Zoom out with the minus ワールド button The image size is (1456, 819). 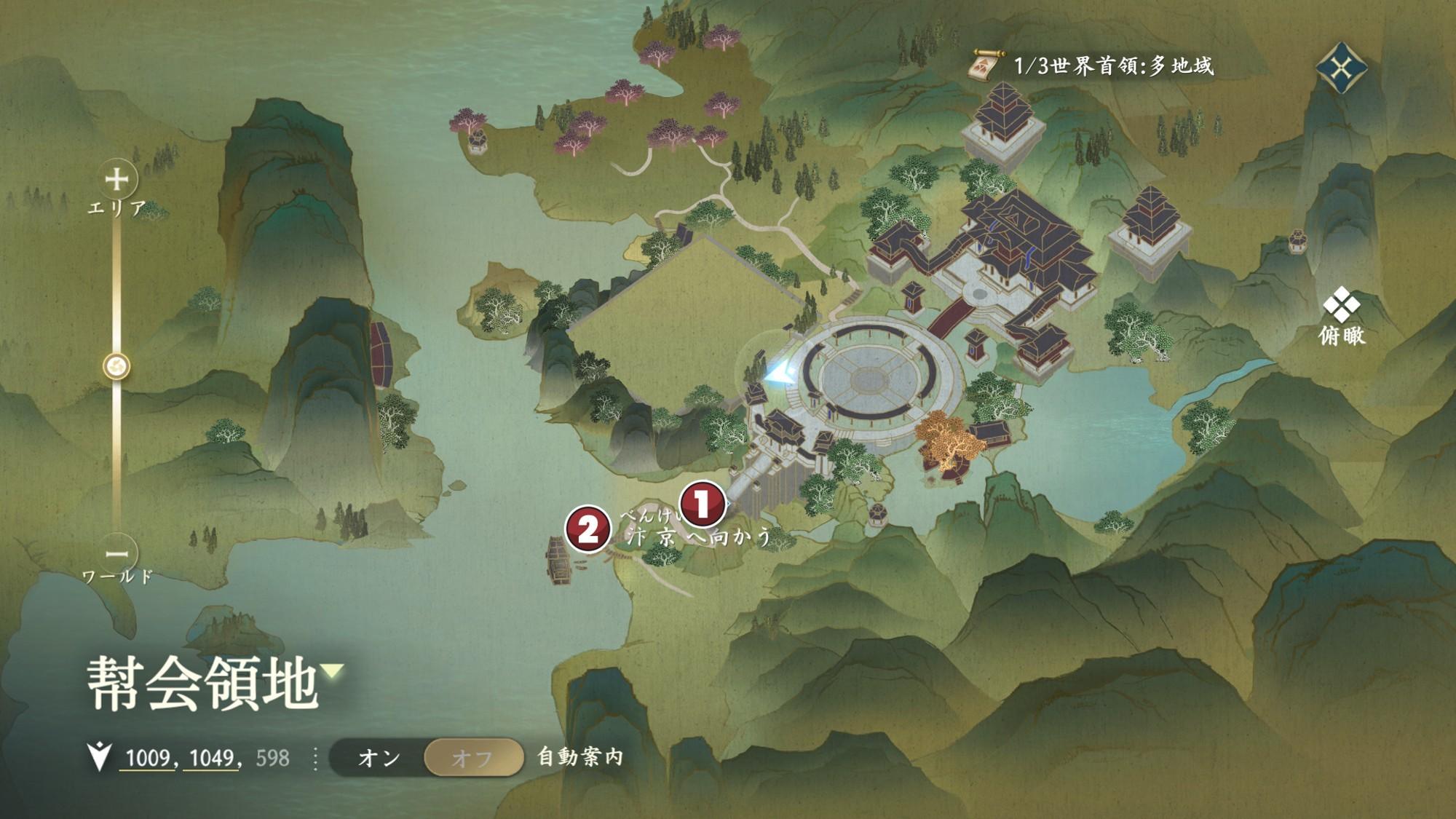[x=116, y=553]
